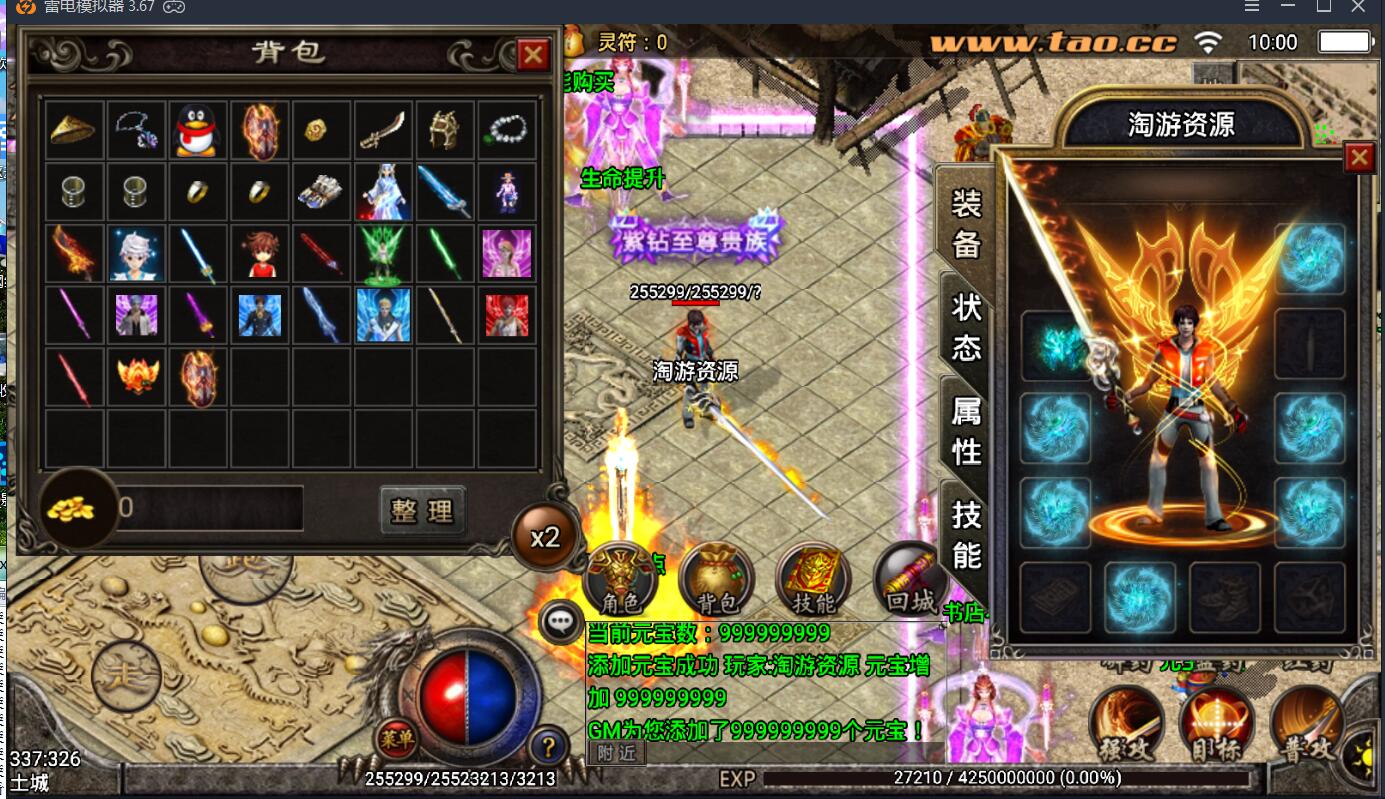Open the chat speech bubble button
This screenshot has width=1385, height=799.
(x=560, y=621)
